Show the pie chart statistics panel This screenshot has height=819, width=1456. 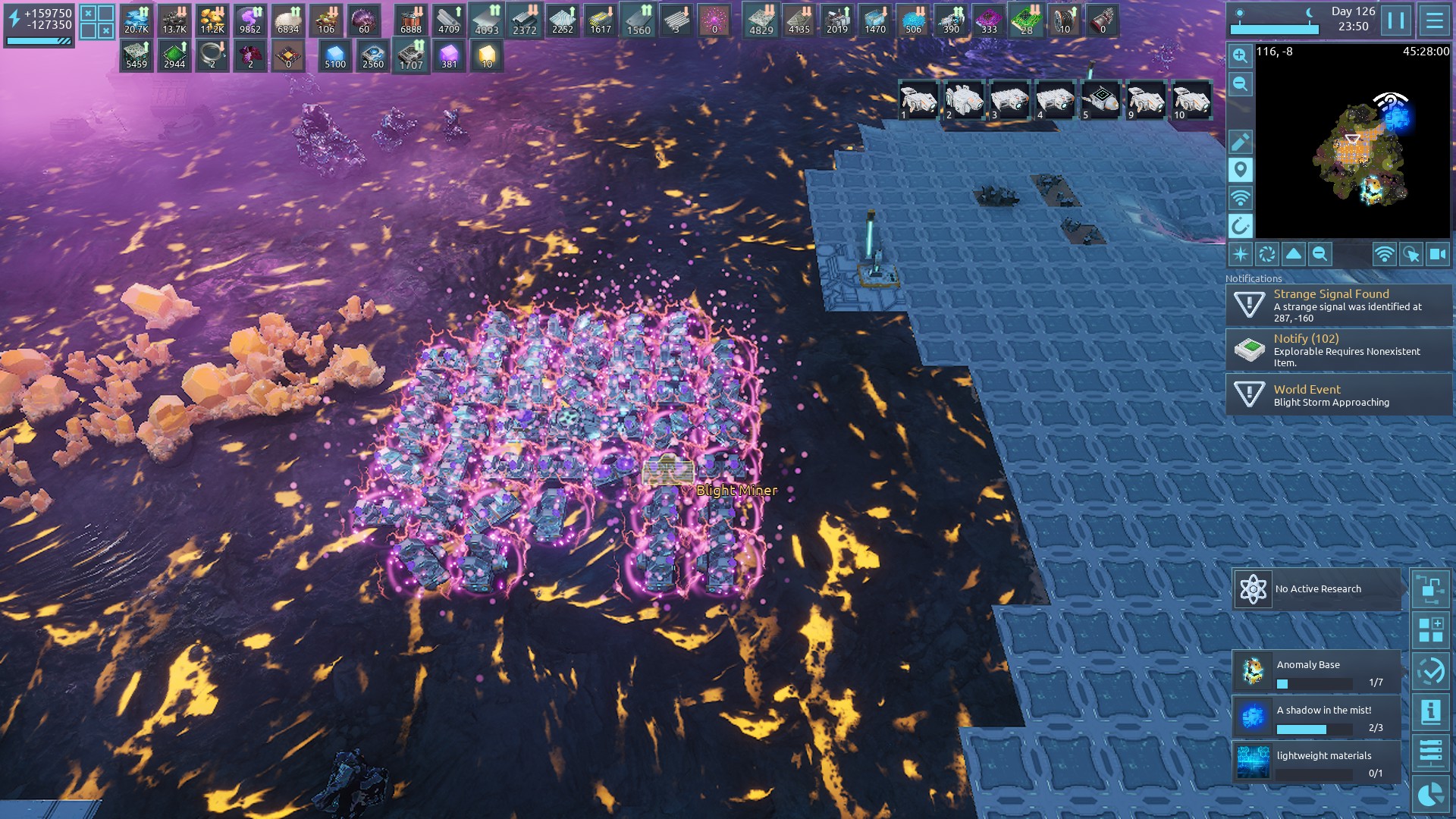click(1431, 795)
